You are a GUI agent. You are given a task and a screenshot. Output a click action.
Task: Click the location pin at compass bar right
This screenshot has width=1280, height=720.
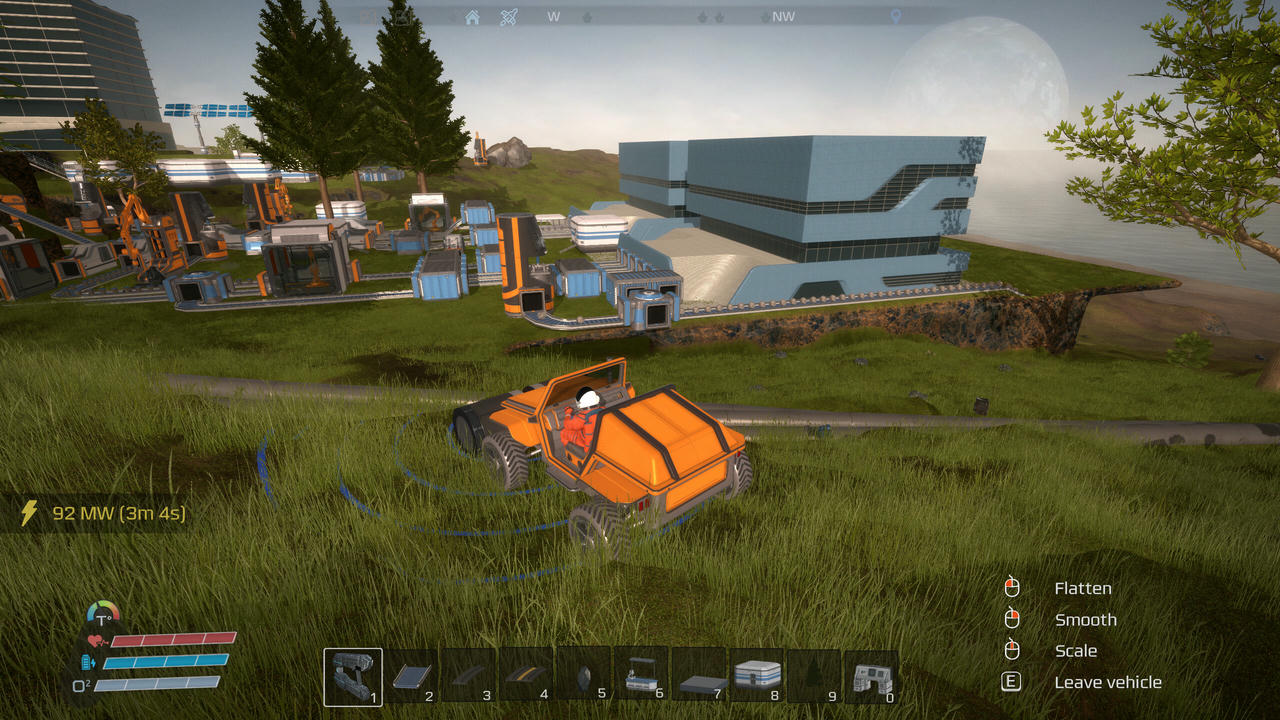[x=895, y=17]
